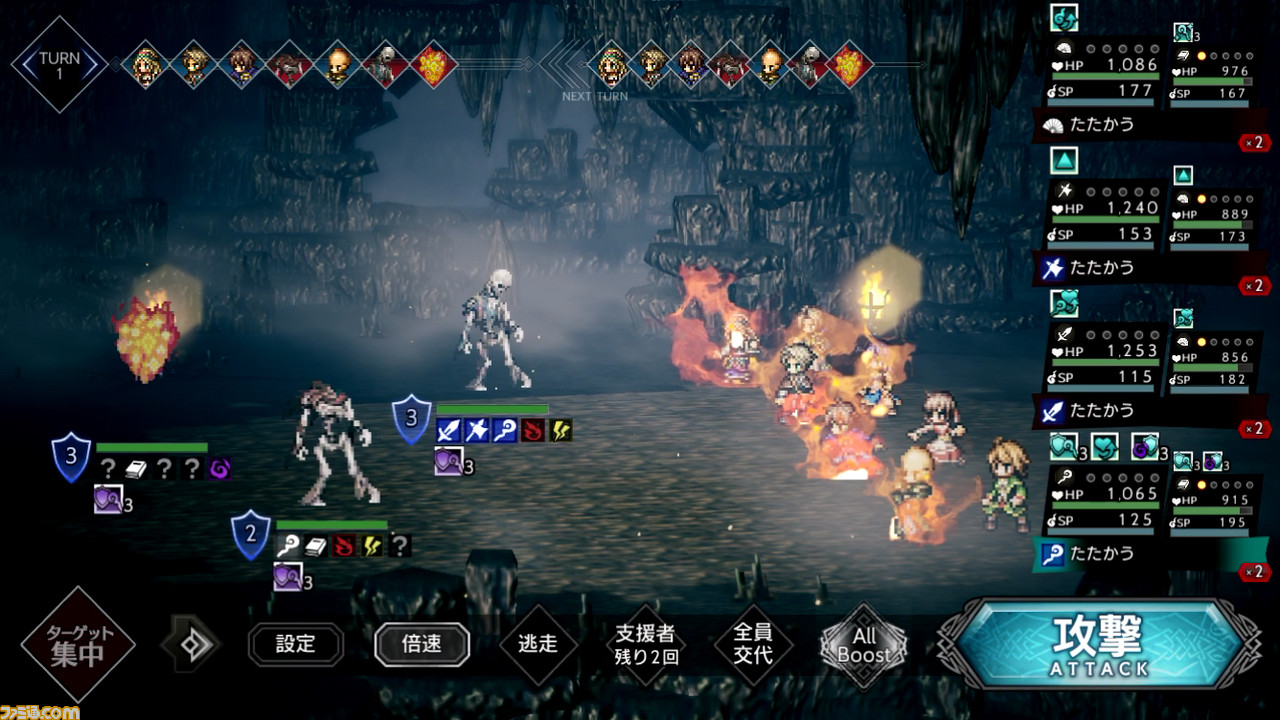The height and width of the screenshot is (720, 1280).
Task: Click the diamond icon beside ターゲット集中
Action: pyautogui.click(x=191, y=644)
